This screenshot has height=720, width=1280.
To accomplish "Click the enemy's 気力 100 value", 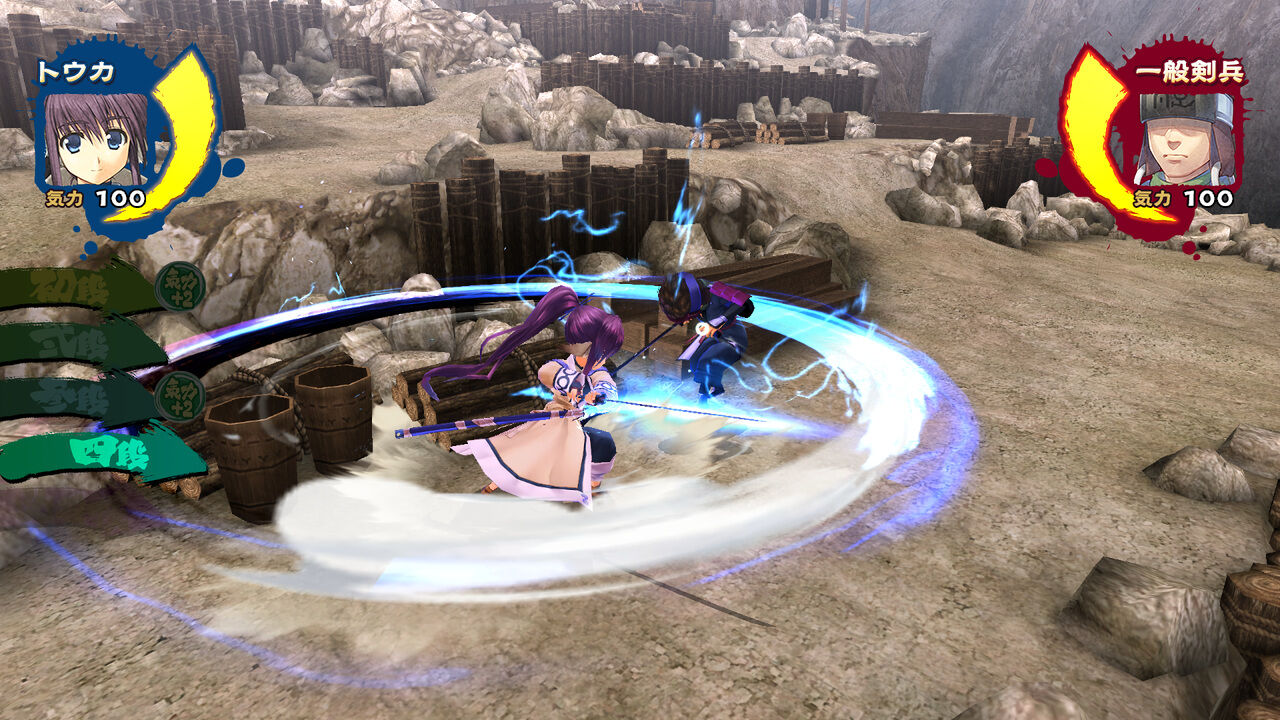I will [1185, 197].
